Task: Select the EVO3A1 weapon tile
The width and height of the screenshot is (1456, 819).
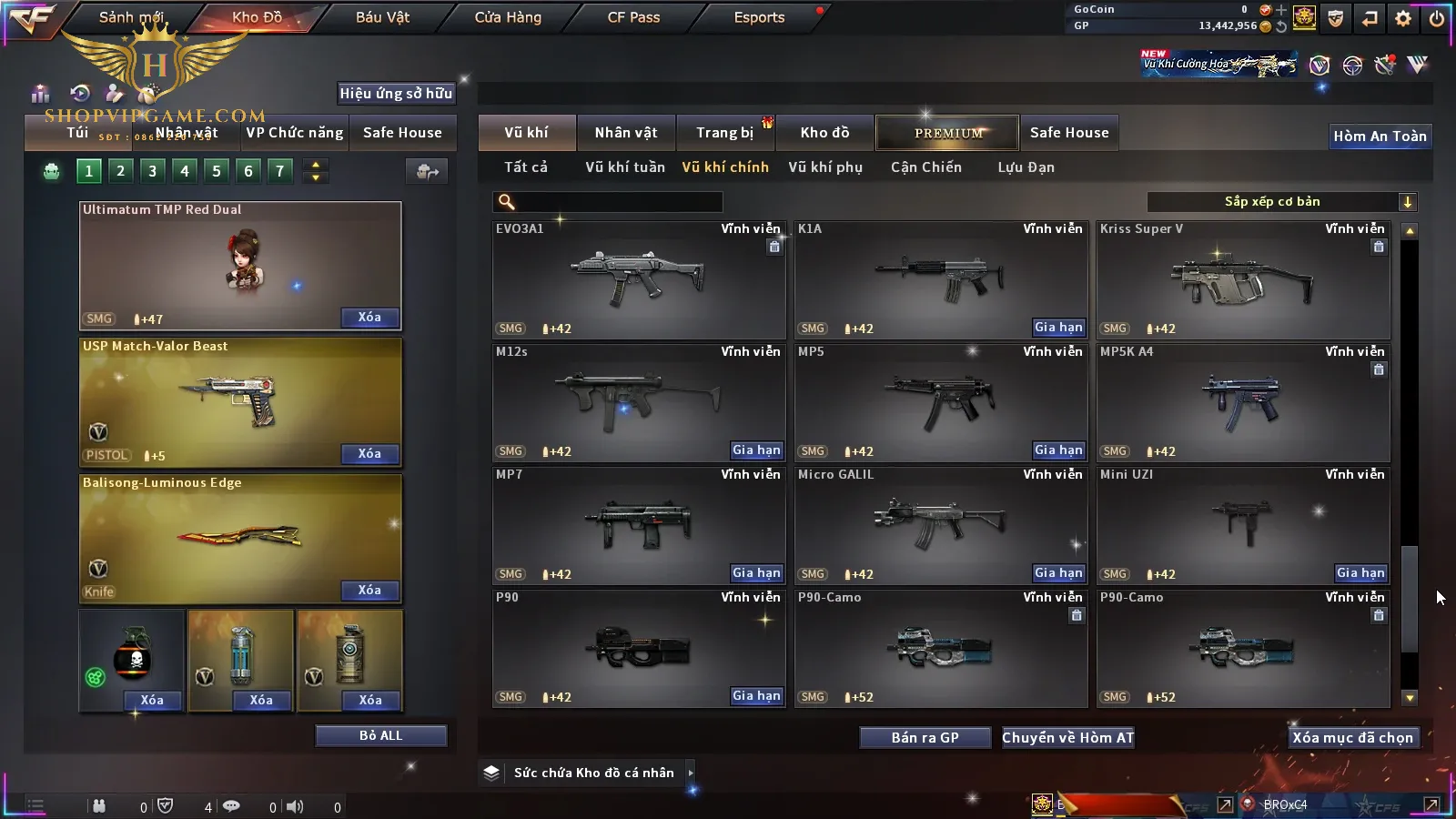Action: (x=638, y=279)
